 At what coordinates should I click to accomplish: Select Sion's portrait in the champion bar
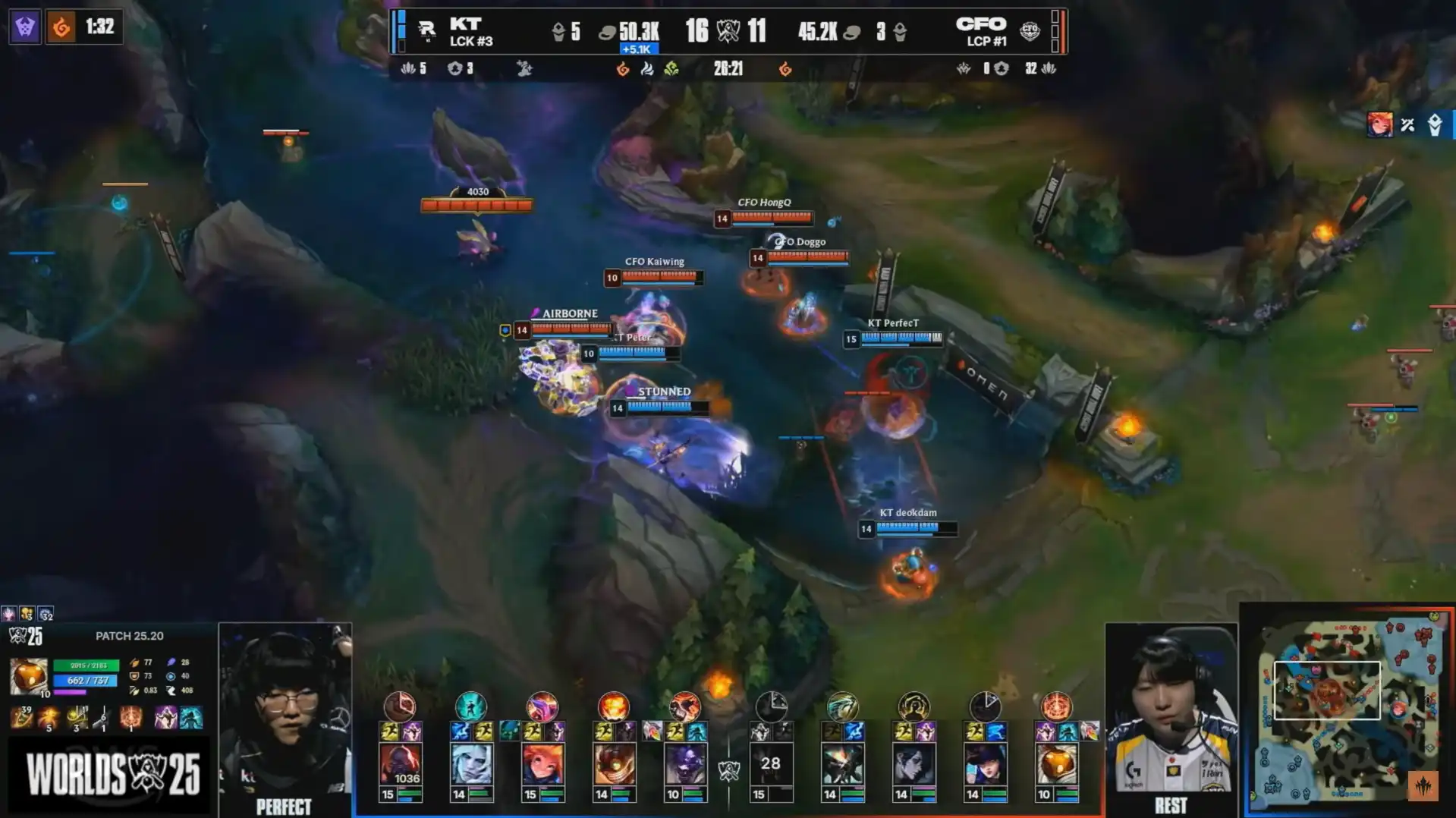[x=400, y=763]
